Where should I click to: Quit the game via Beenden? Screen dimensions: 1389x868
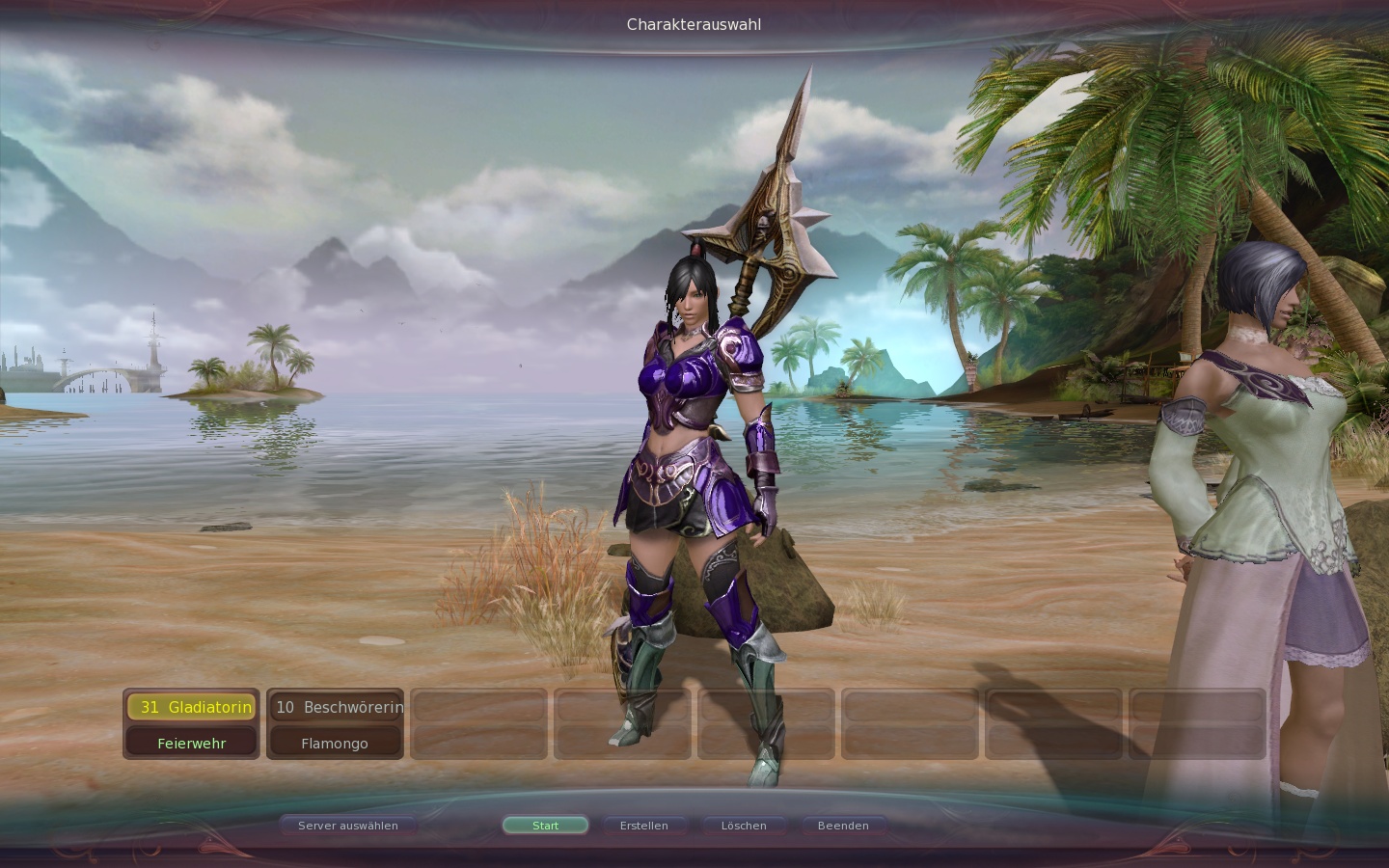click(x=843, y=826)
